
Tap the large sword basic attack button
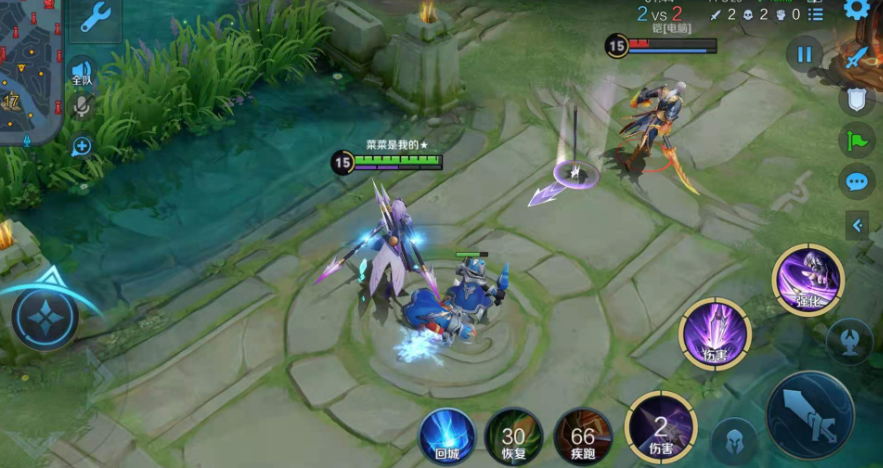[809, 414]
